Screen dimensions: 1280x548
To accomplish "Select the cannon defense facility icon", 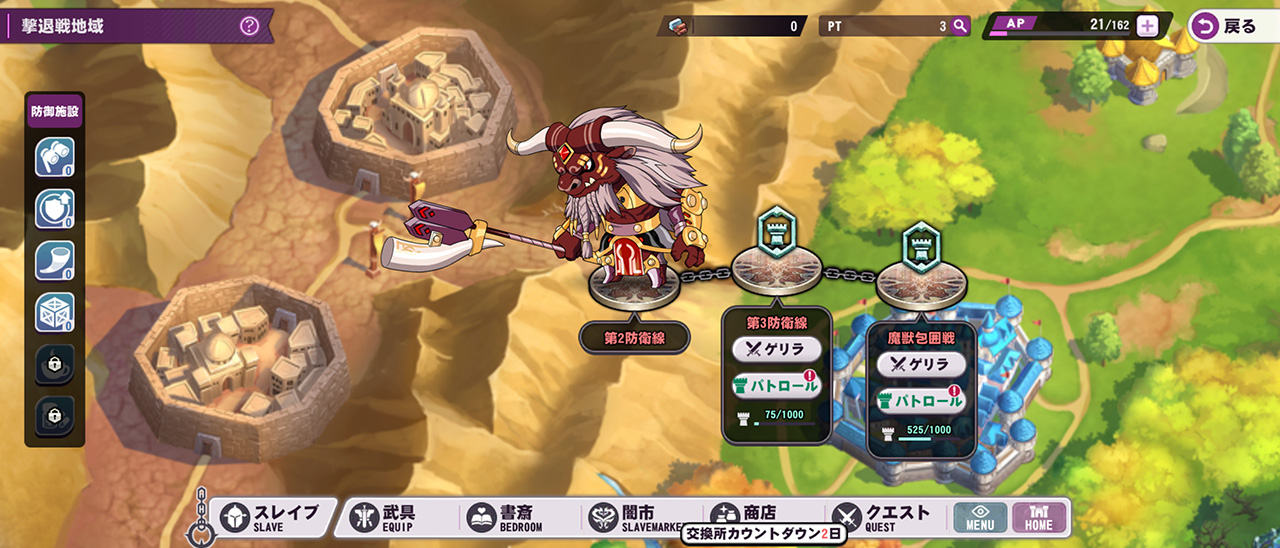I will pyautogui.click(x=54, y=158).
